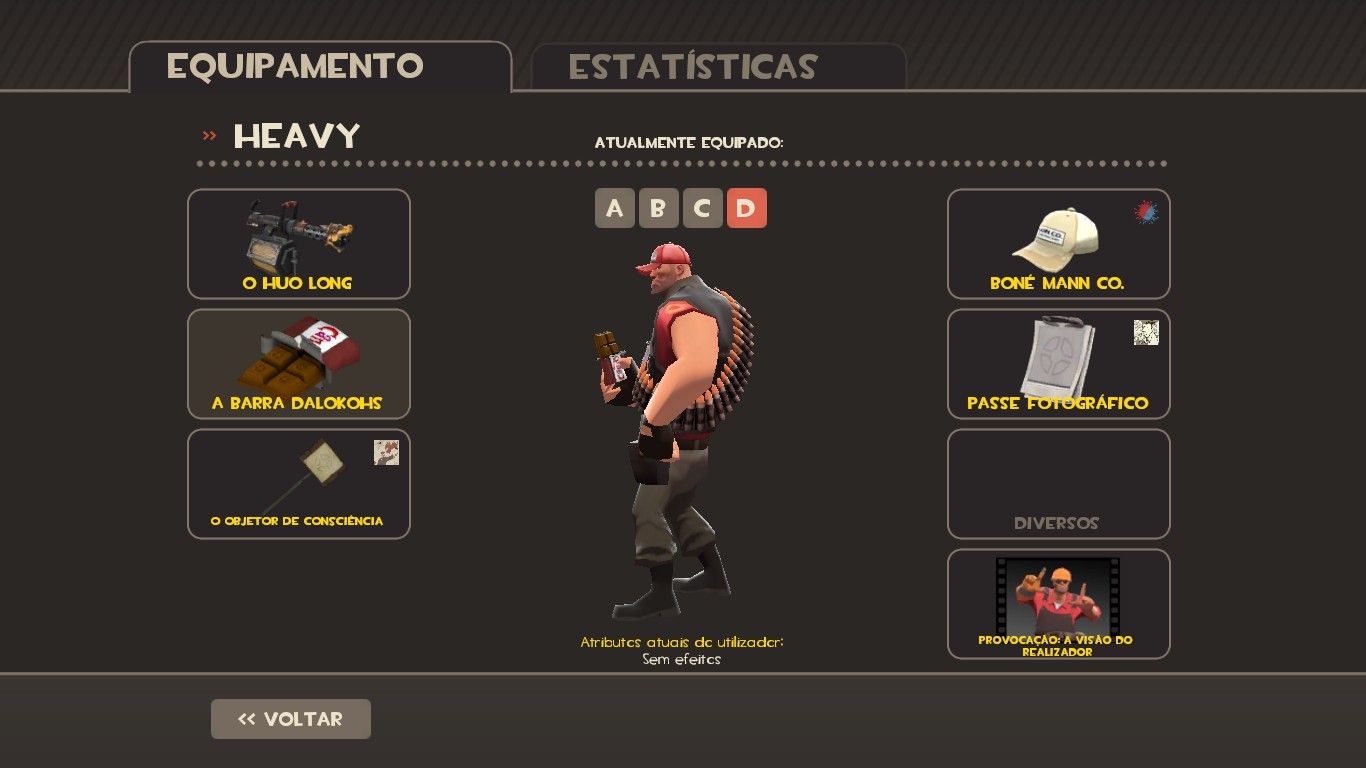Image resolution: width=1366 pixels, height=768 pixels.
Task: Open the empty Diversos misc slot
Action: [x=1058, y=483]
